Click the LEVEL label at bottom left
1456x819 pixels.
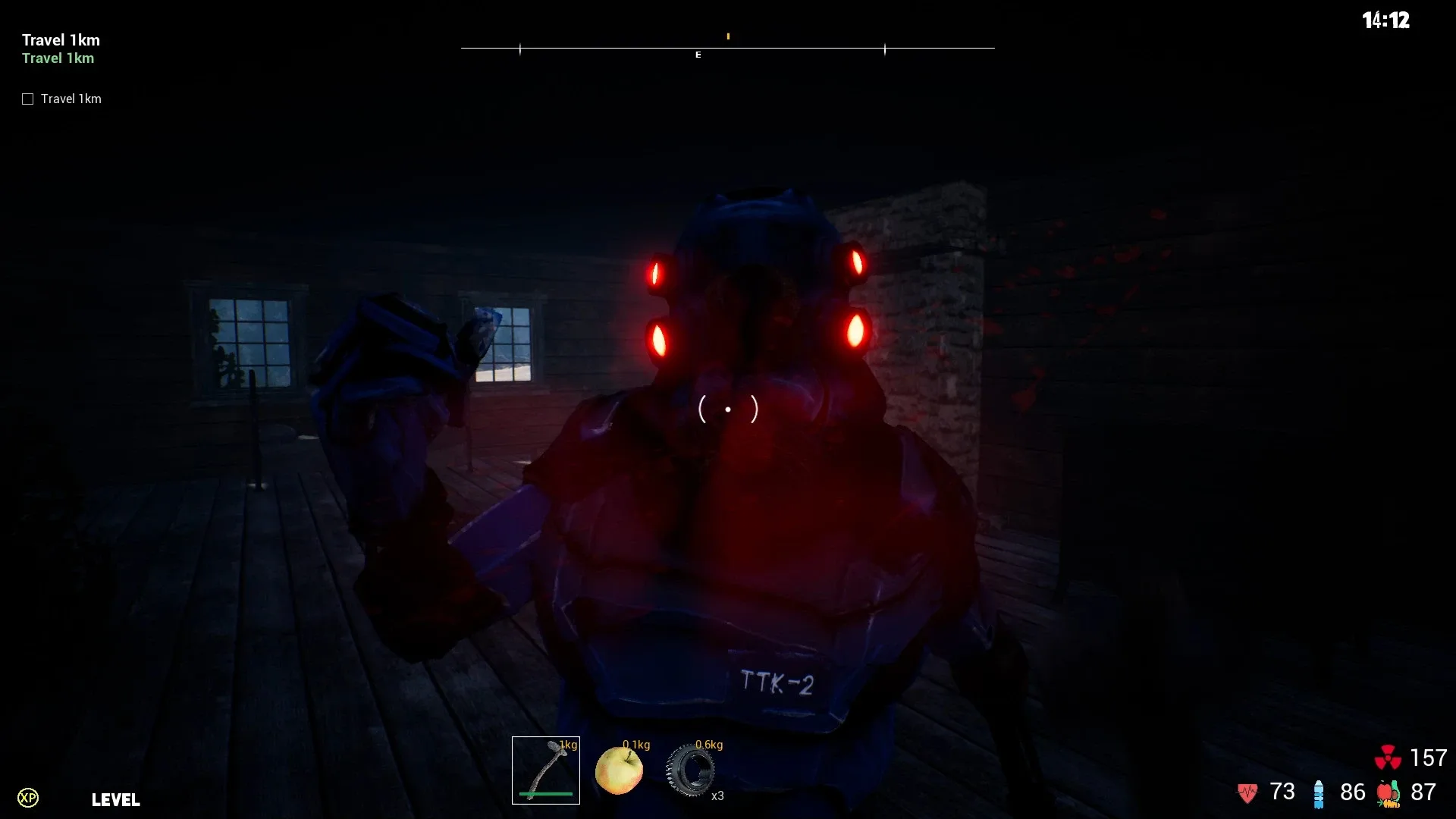(x=115, y=800)
